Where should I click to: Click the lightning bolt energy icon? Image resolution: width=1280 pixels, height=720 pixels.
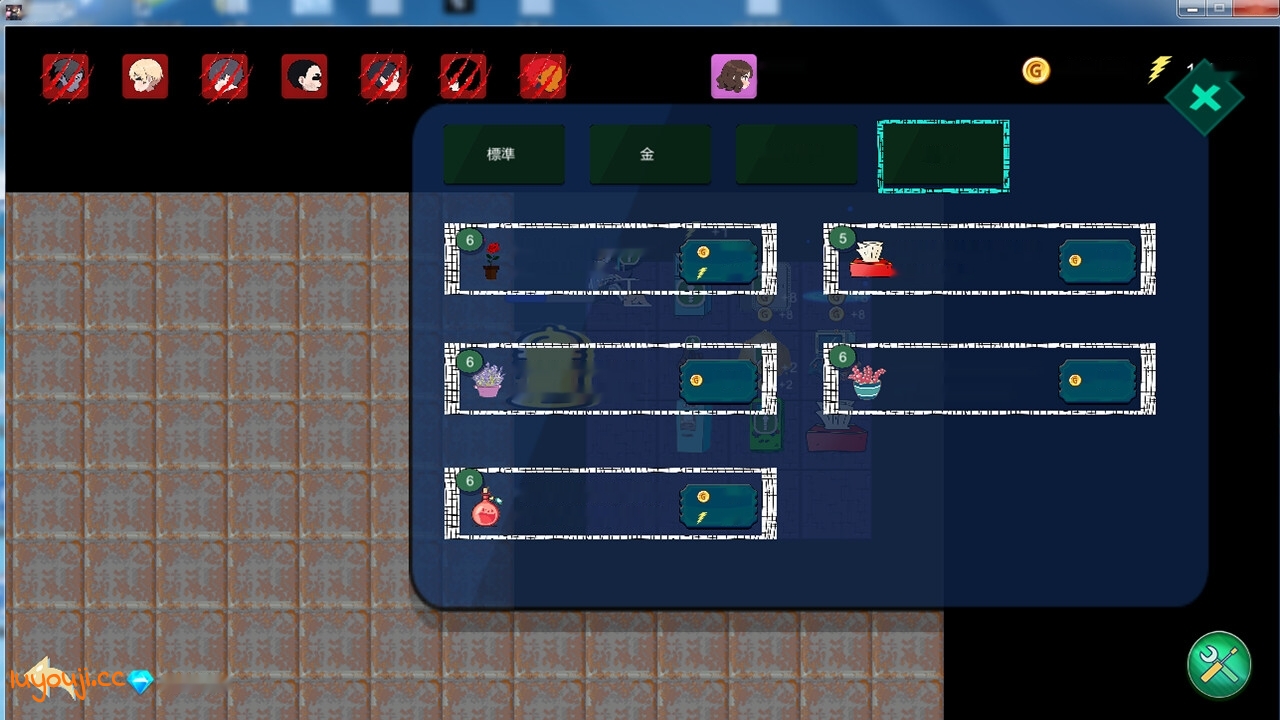pyautogui.click(x=1160, y=68)
